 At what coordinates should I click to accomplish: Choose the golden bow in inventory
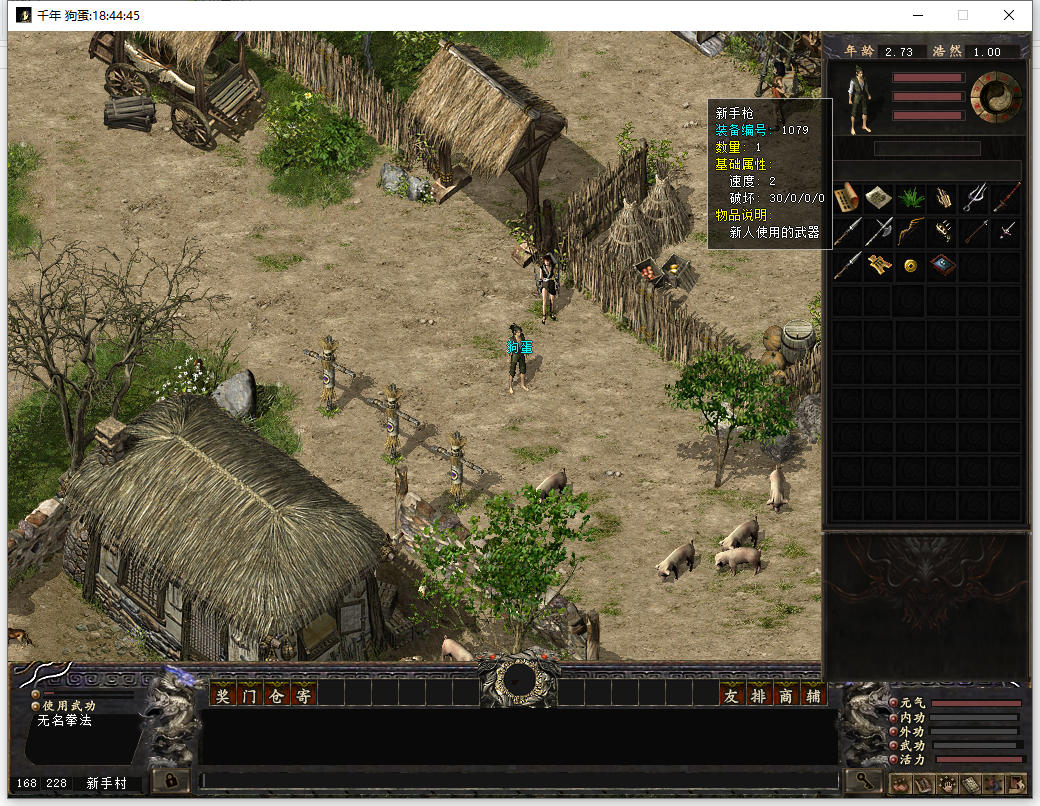coord(911,232)
